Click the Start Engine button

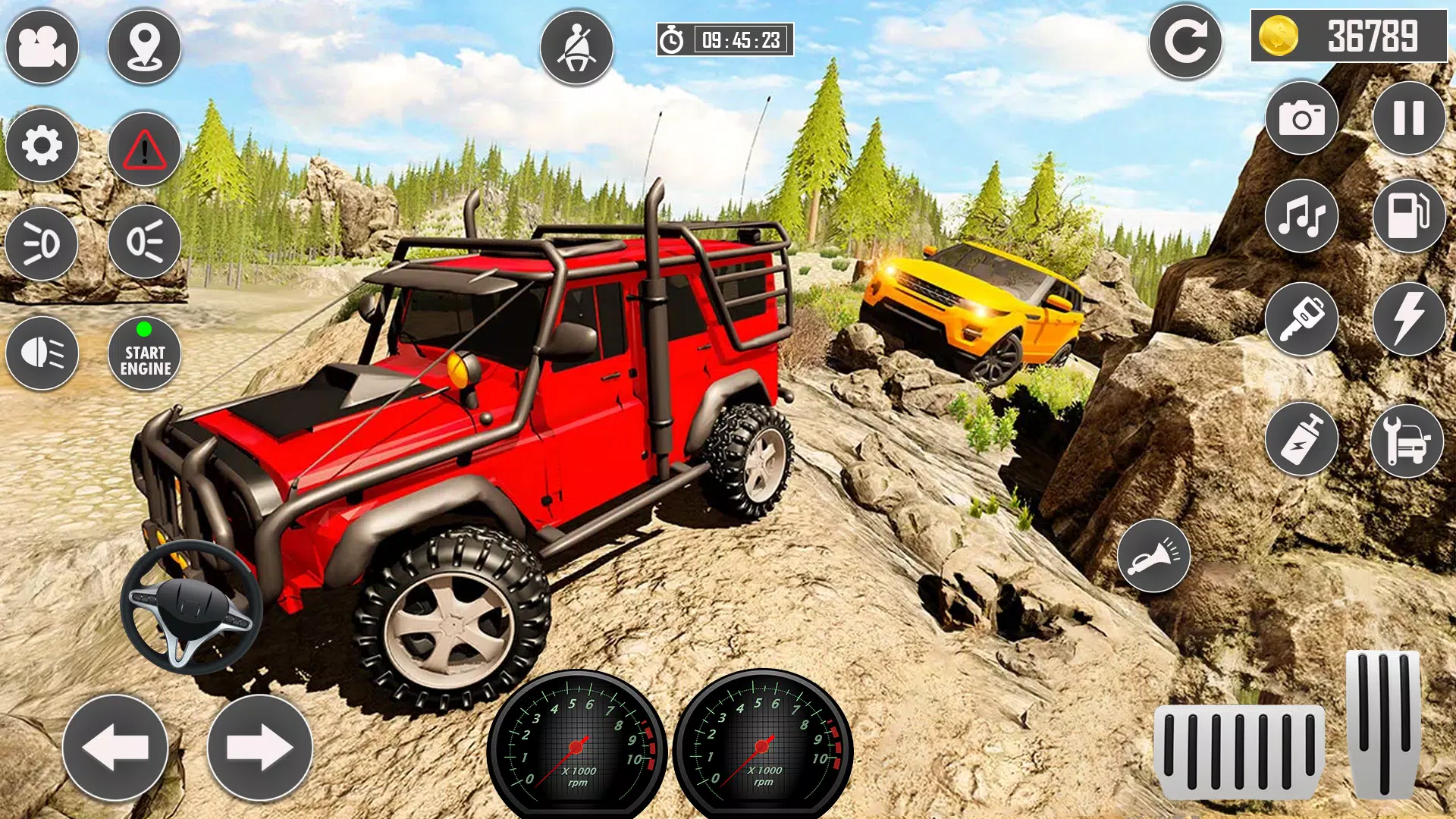click(x=144, y=353)
